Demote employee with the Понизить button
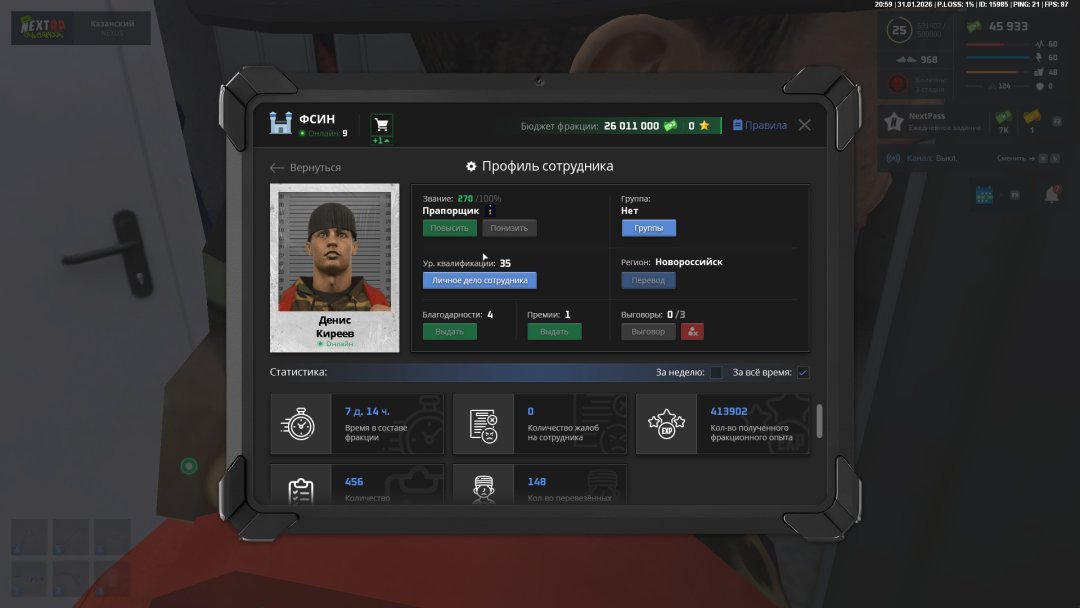 click(x=509, y=228)
